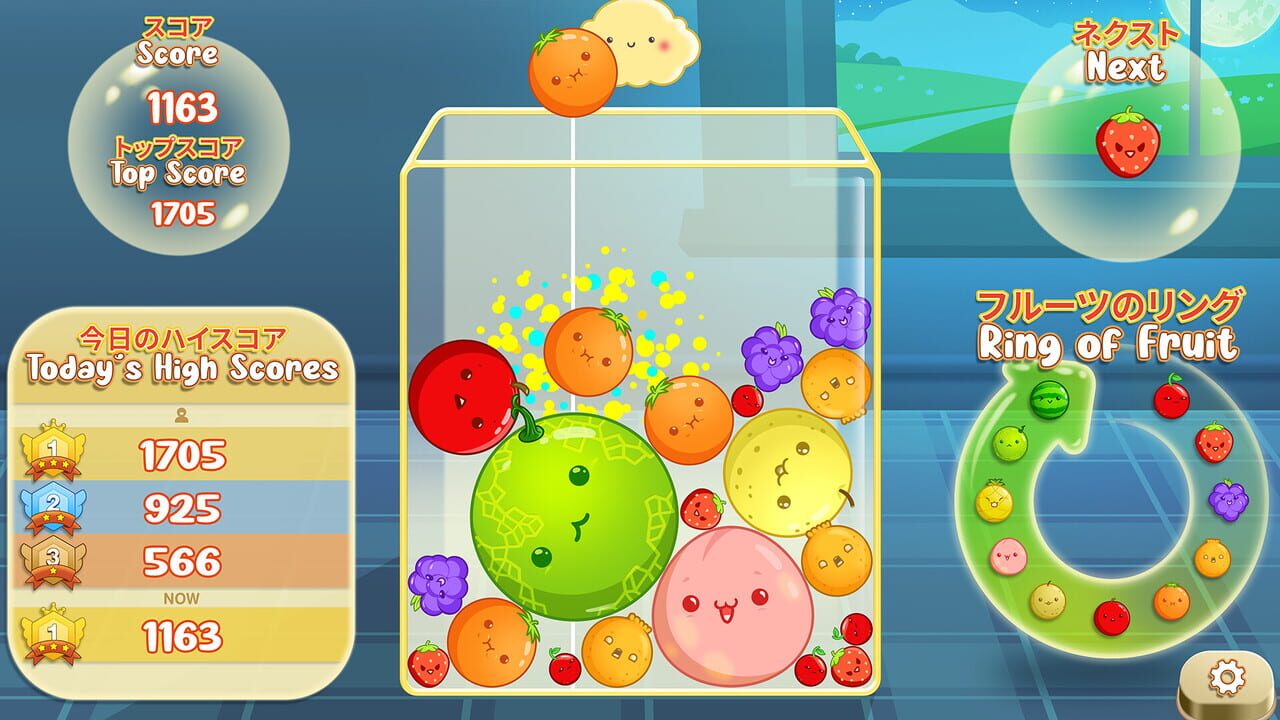Click the 925 second-place score entry
Screen dimensions: 1280x720
182,505
